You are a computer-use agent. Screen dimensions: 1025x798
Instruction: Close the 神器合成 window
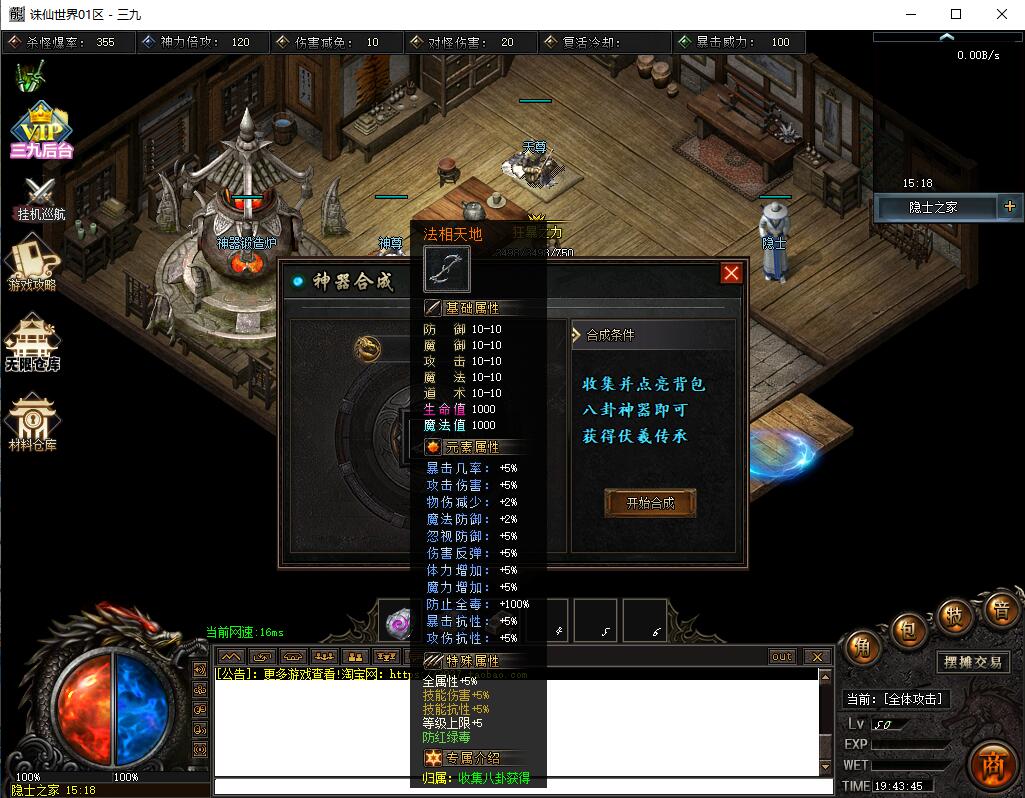[732, 273]
